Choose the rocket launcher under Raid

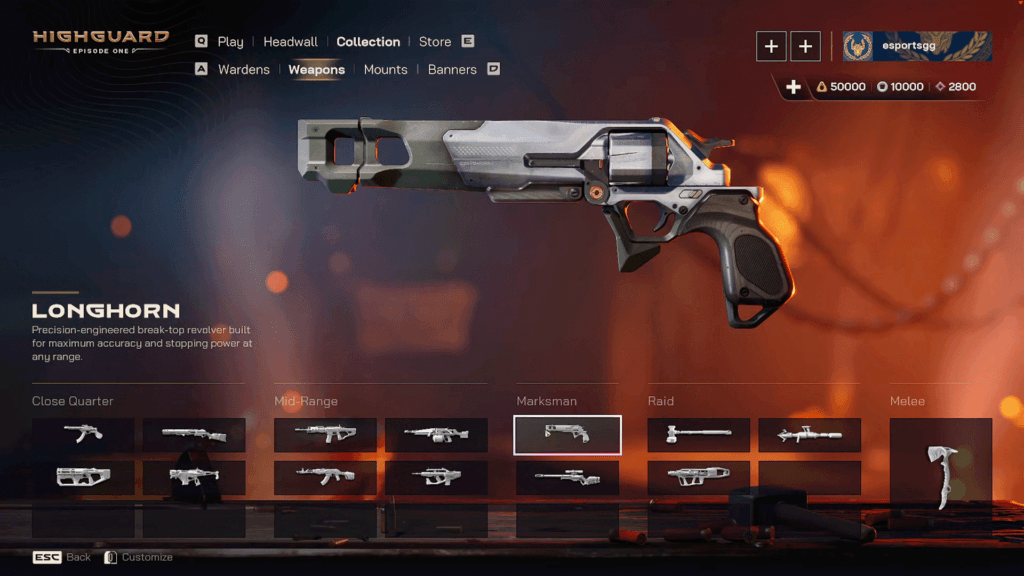point(809,435)
